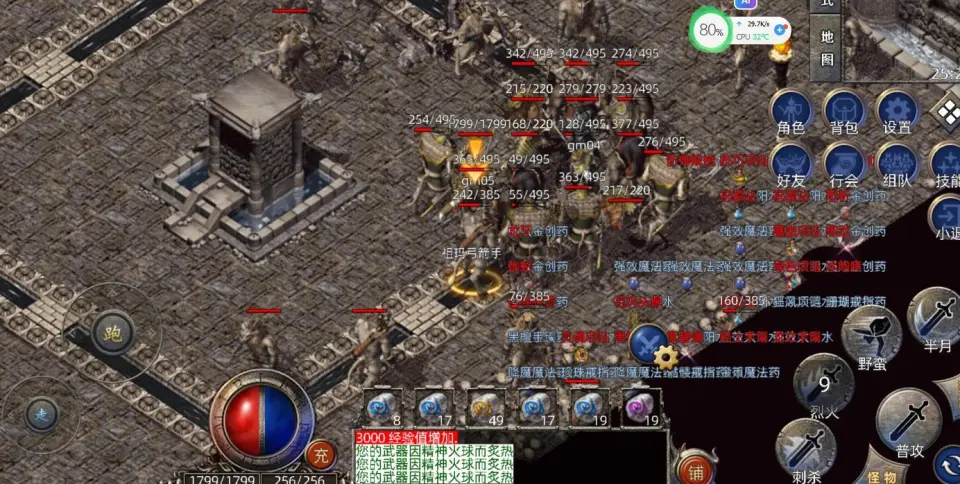Use the purple scroll in the hotbar
The image size is (960, 484).
(638, 408)
